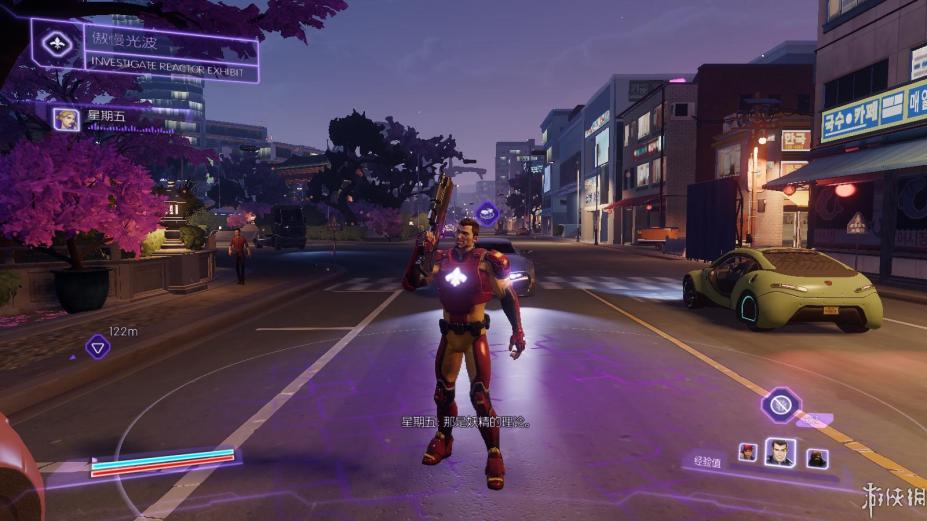Select the objective waypoint marker showing 122m
This screenshot has height=521, width=927.
click(x=97, y=347)
